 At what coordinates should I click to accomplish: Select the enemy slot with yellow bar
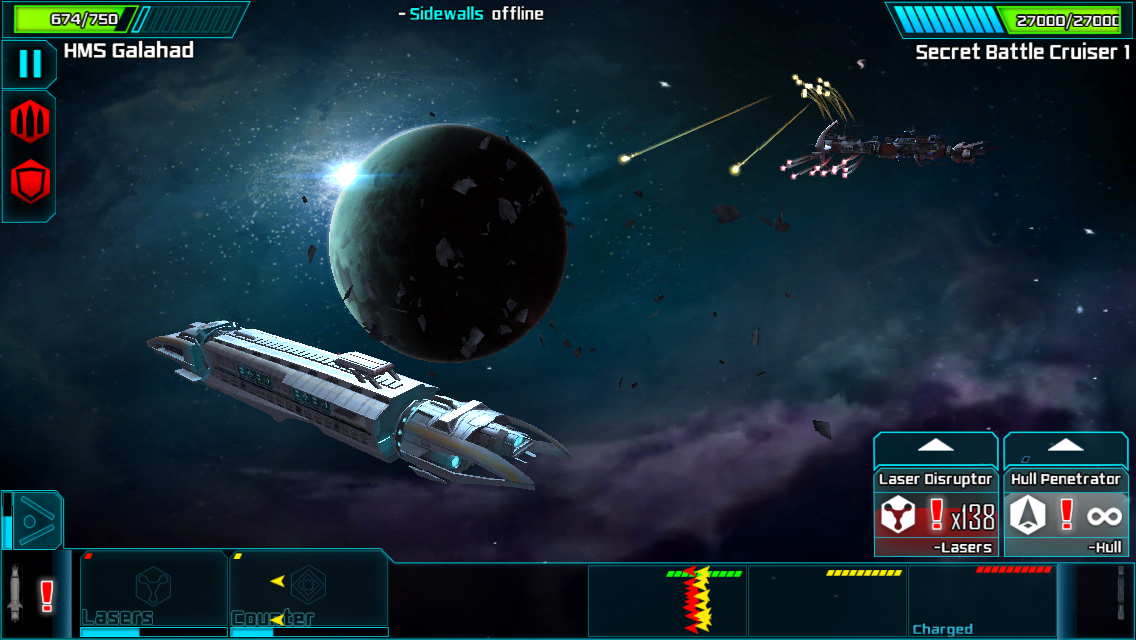827,600
